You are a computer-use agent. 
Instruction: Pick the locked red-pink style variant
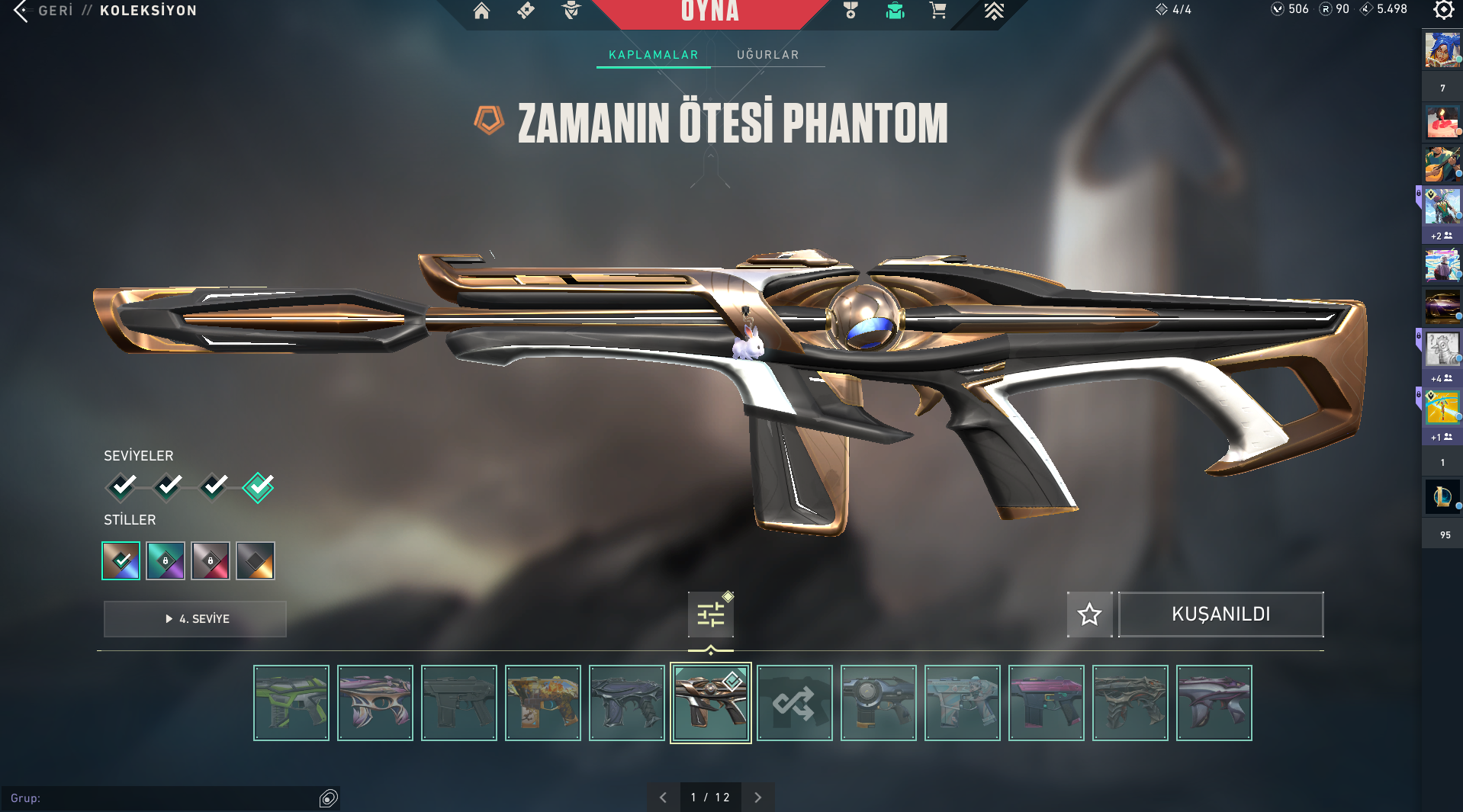click(x=211, y=561)
